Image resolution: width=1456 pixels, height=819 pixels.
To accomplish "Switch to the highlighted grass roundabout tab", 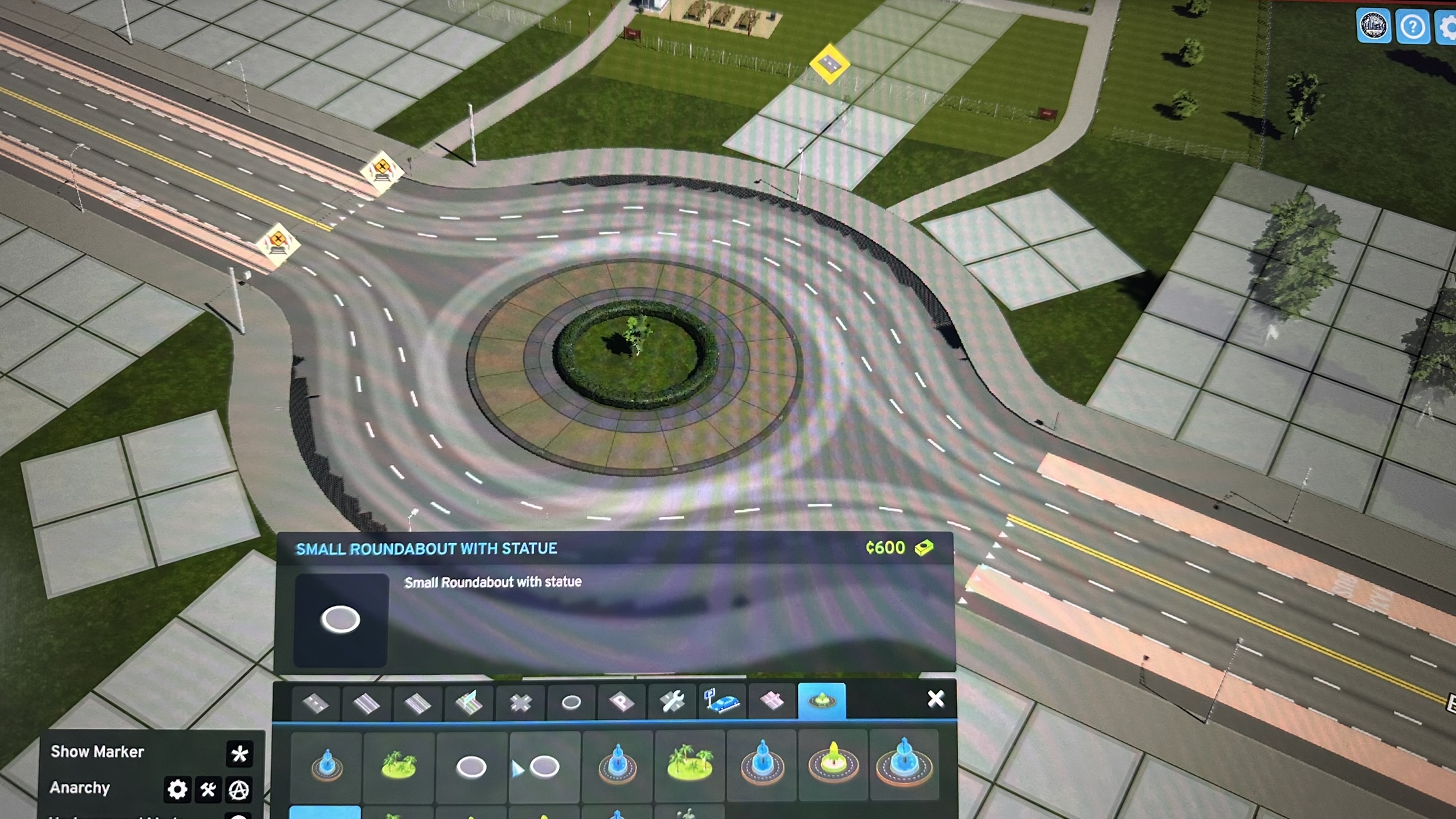I will pos(823,702).
